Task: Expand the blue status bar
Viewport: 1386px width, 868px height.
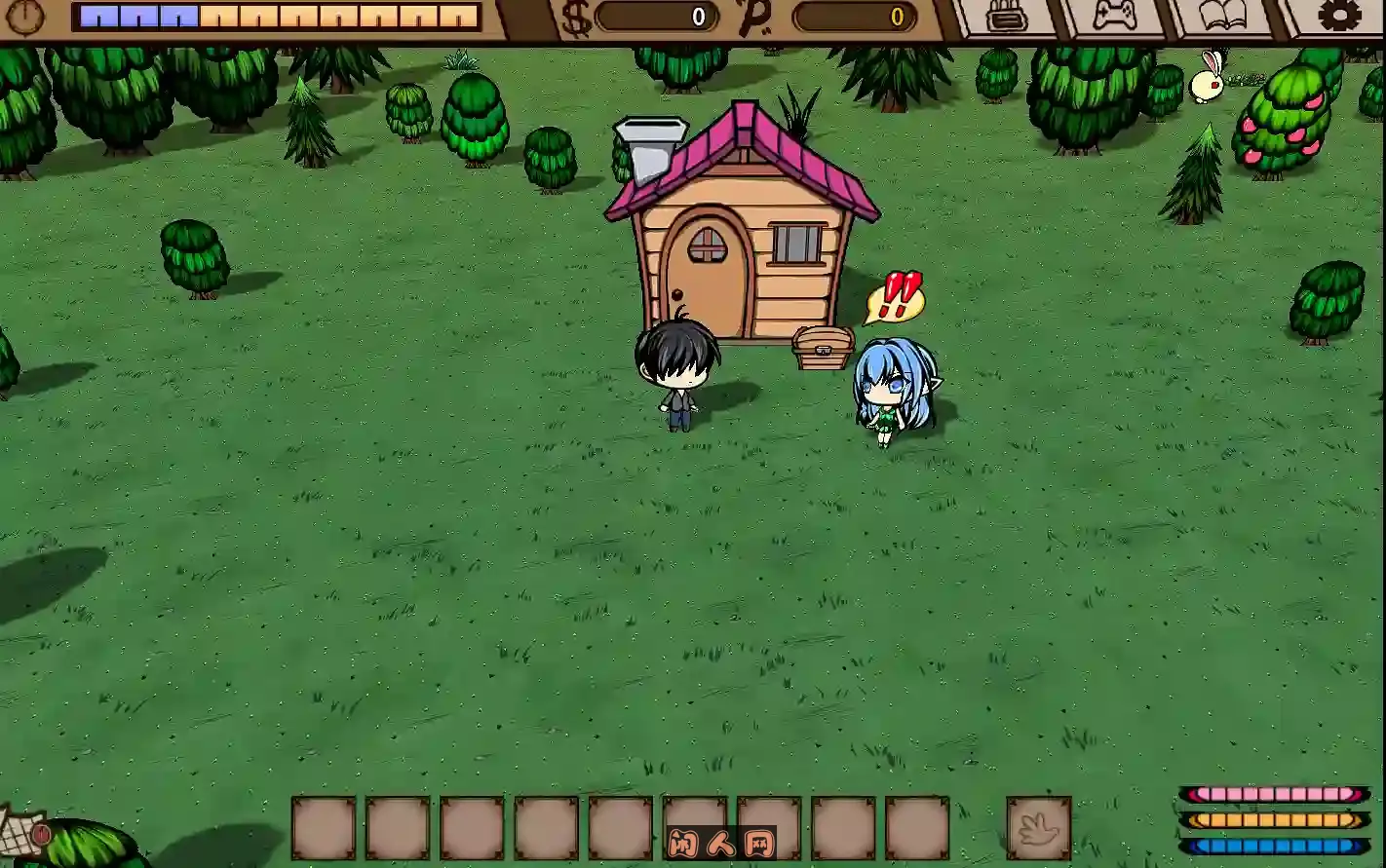Action: (1277, 846)
